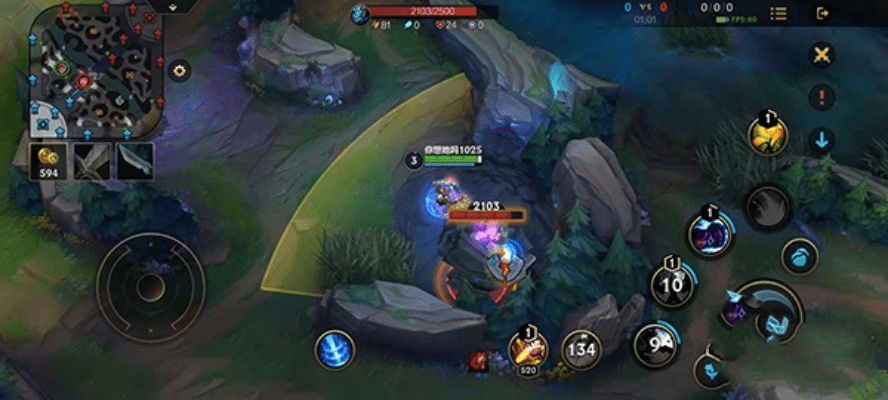
Task: Tap the round gear button beside the minimap
Action: coord(180,70)
